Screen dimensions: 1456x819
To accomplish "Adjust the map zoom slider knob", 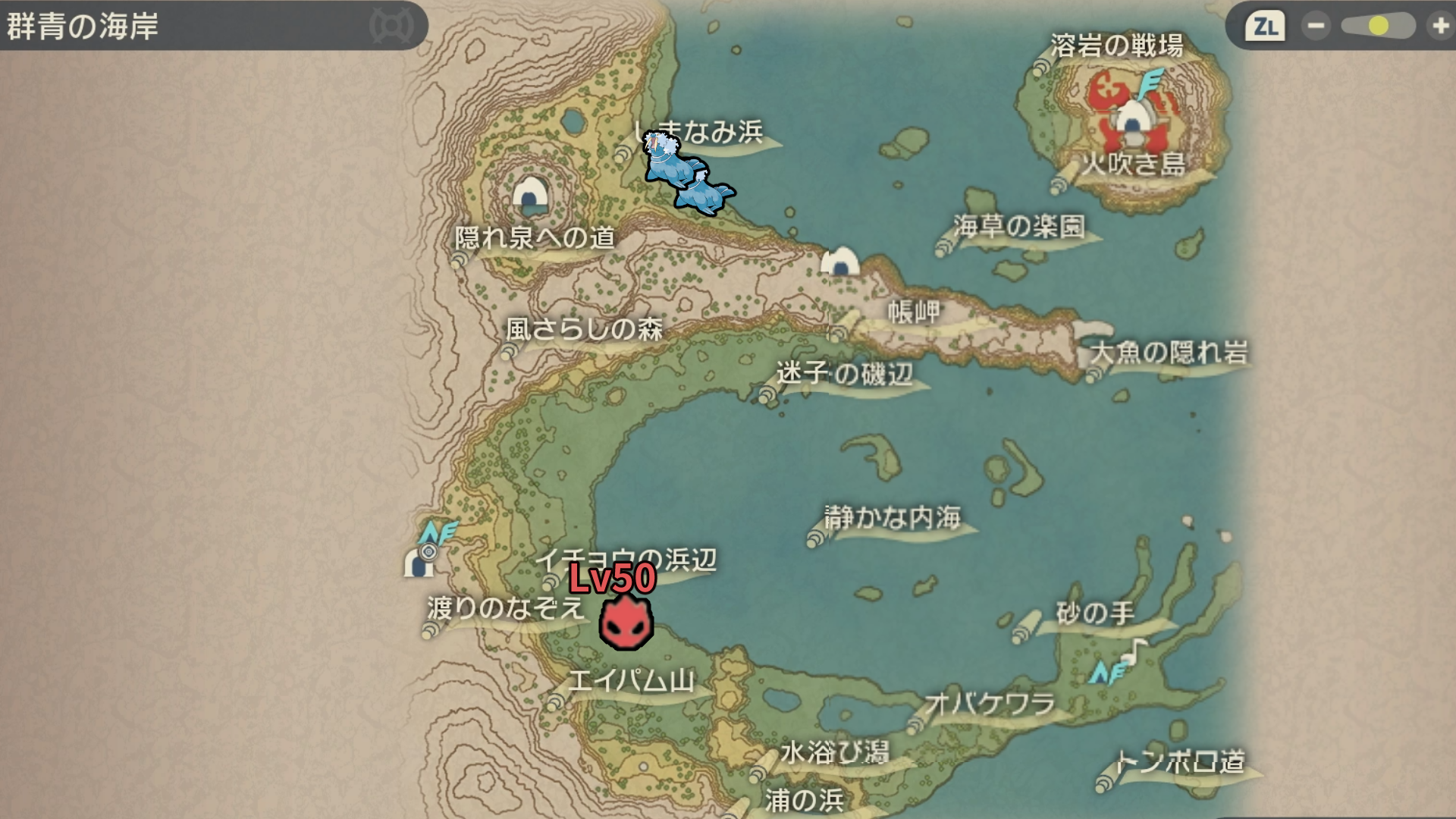I will [1378, 27].
